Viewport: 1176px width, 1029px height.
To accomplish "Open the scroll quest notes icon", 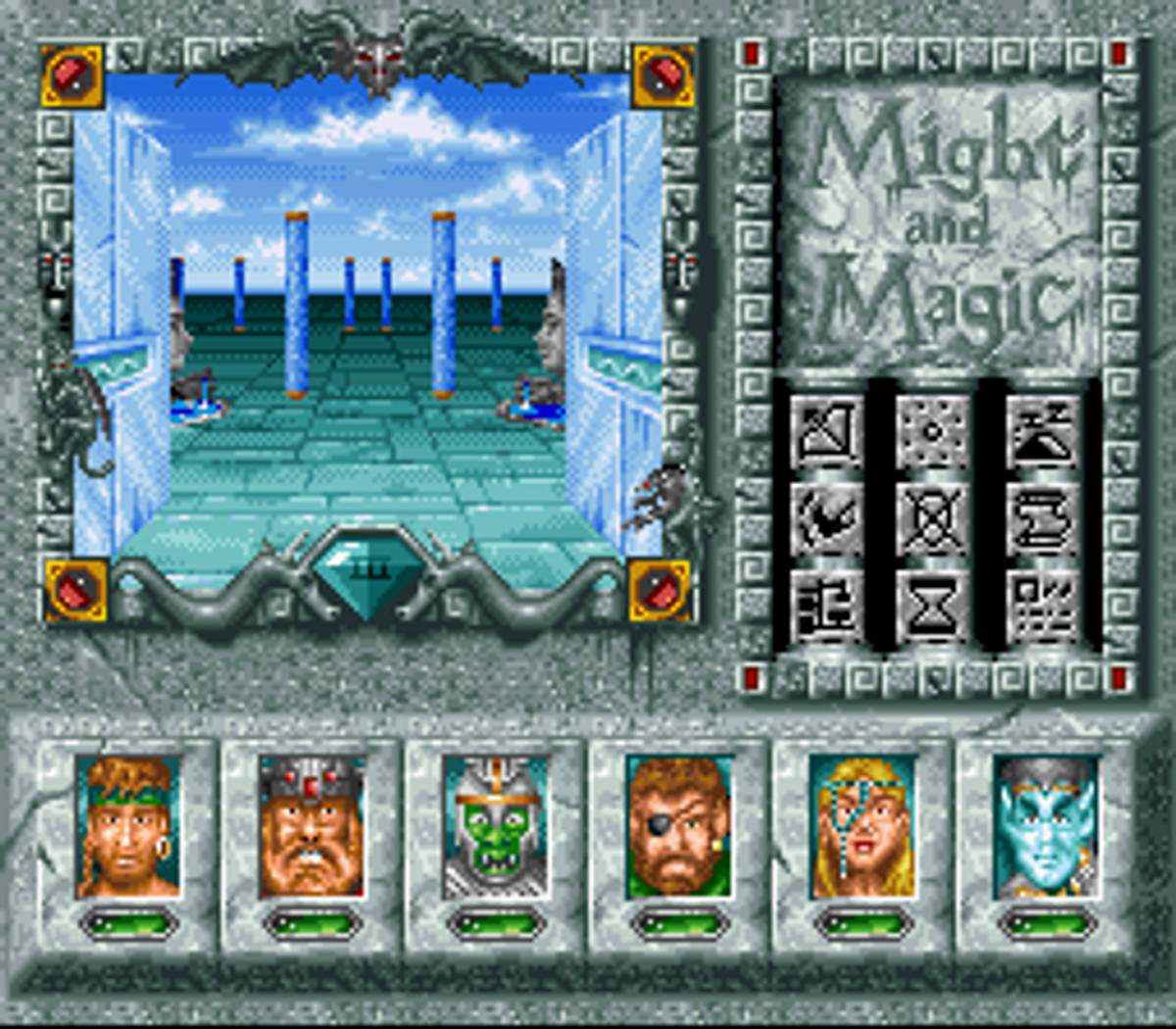I will (x=1042, y=517).
